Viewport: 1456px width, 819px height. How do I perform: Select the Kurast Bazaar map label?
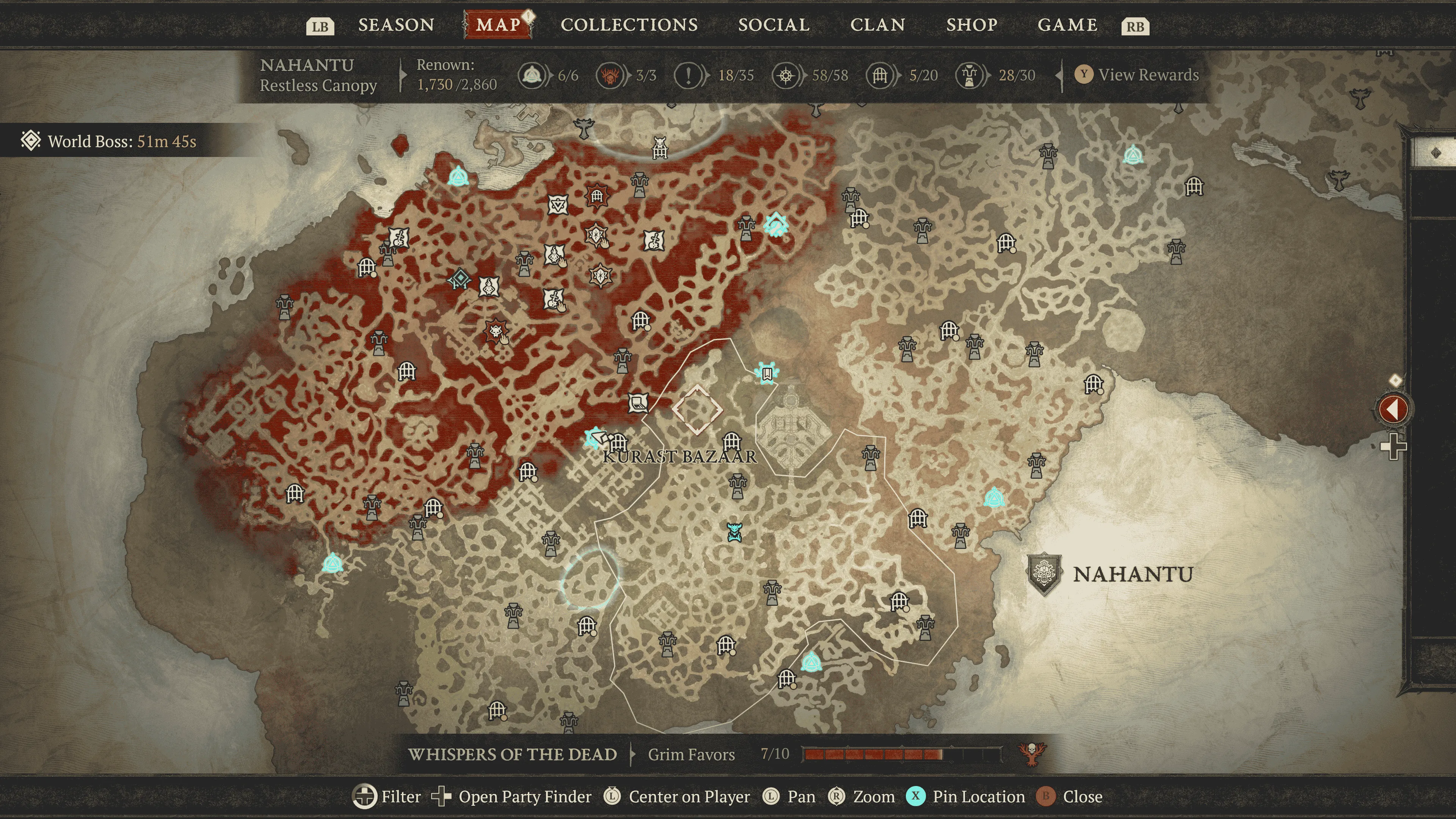click(x=679, y=457)
